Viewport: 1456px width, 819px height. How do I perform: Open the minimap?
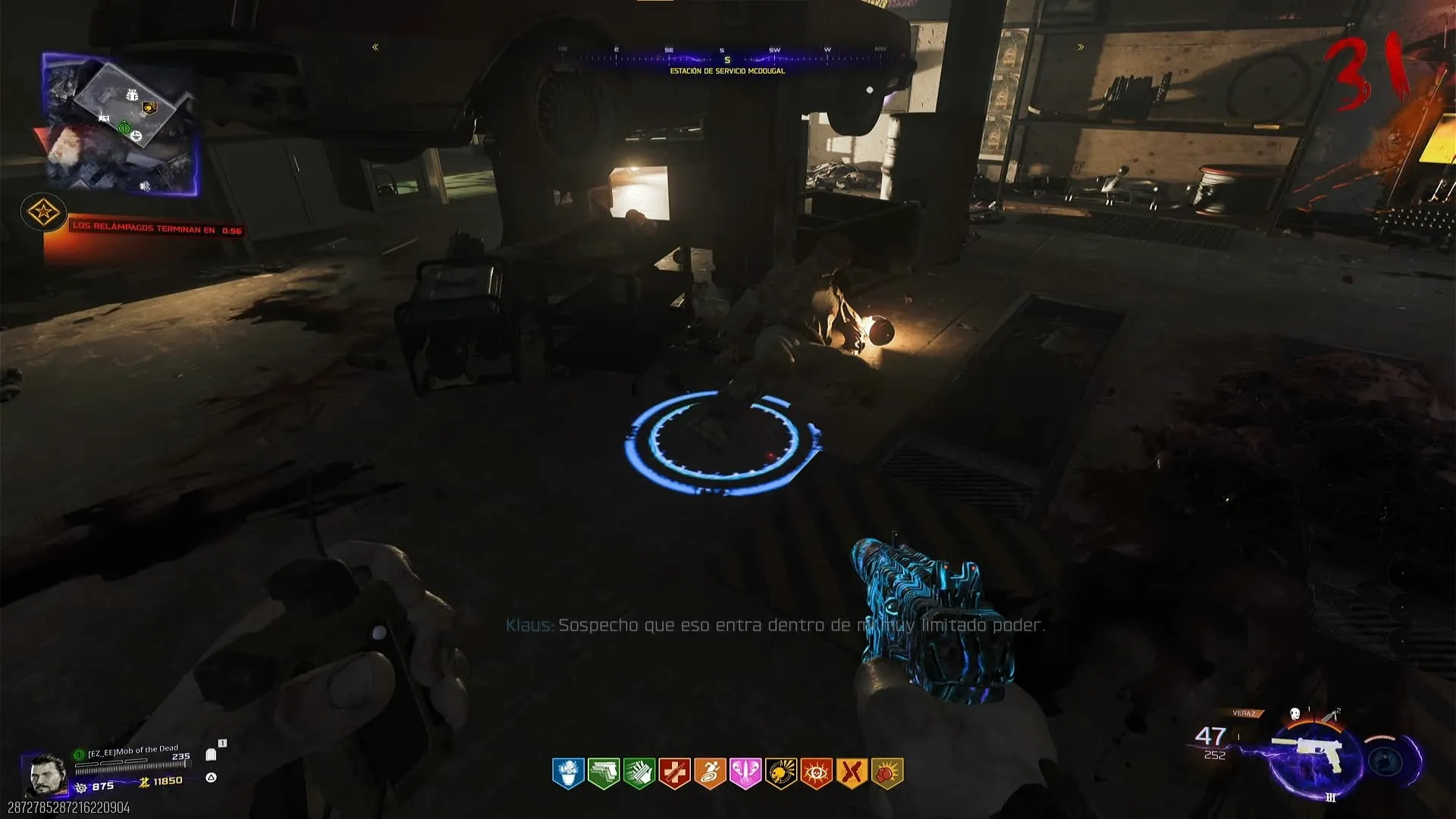pos(120,125)
